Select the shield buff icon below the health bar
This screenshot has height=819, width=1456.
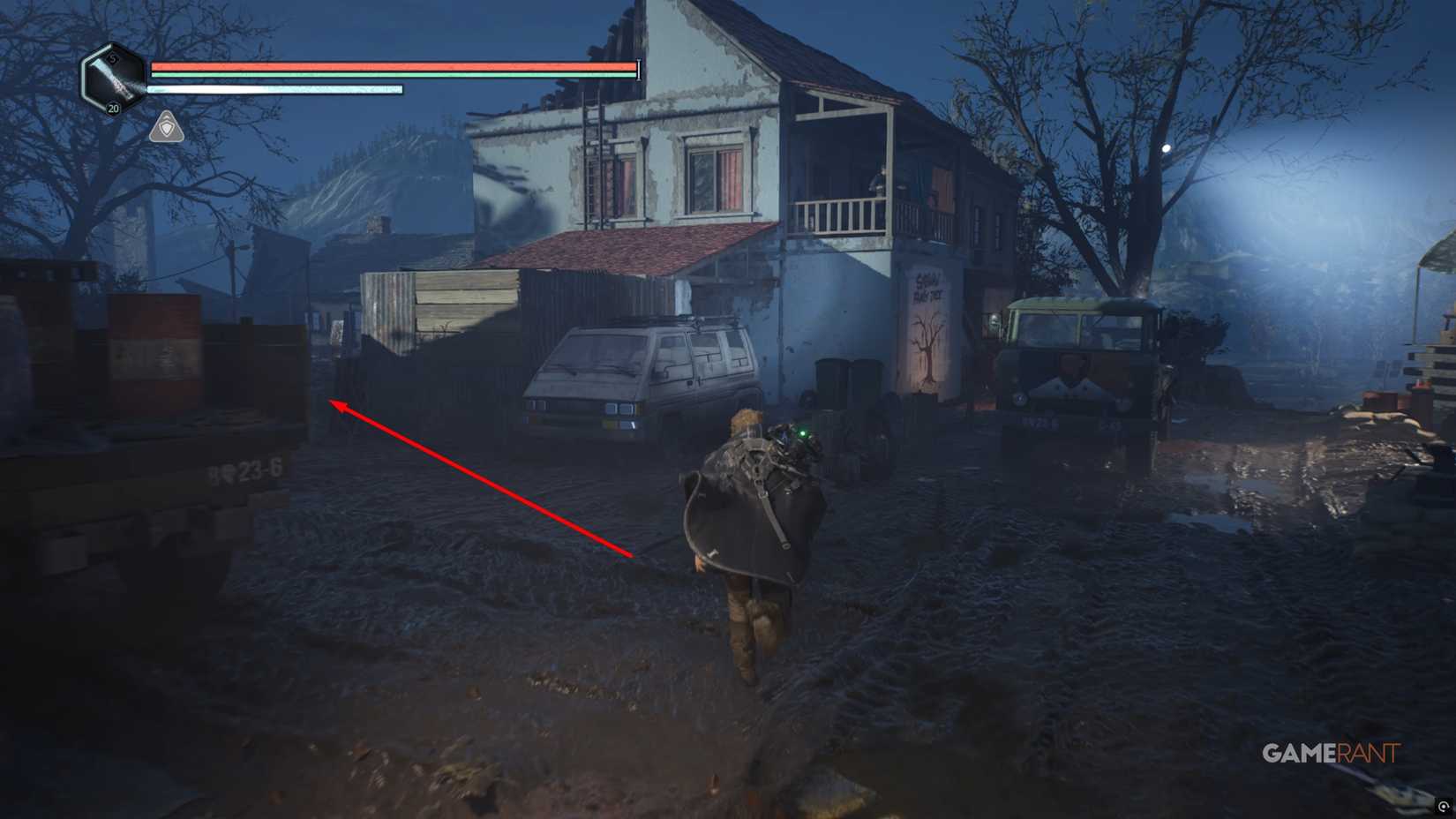(x=166, y=129)
